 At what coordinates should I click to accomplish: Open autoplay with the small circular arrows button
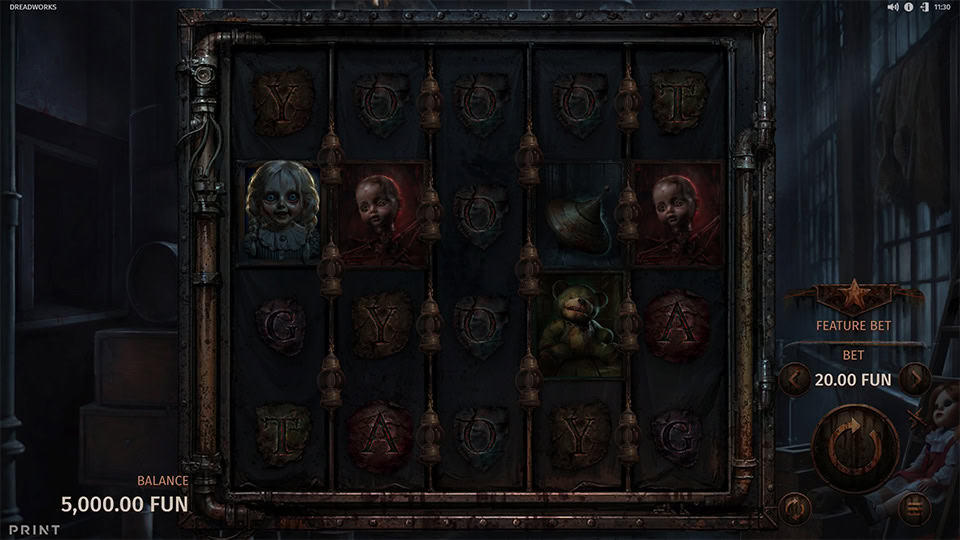795,507
